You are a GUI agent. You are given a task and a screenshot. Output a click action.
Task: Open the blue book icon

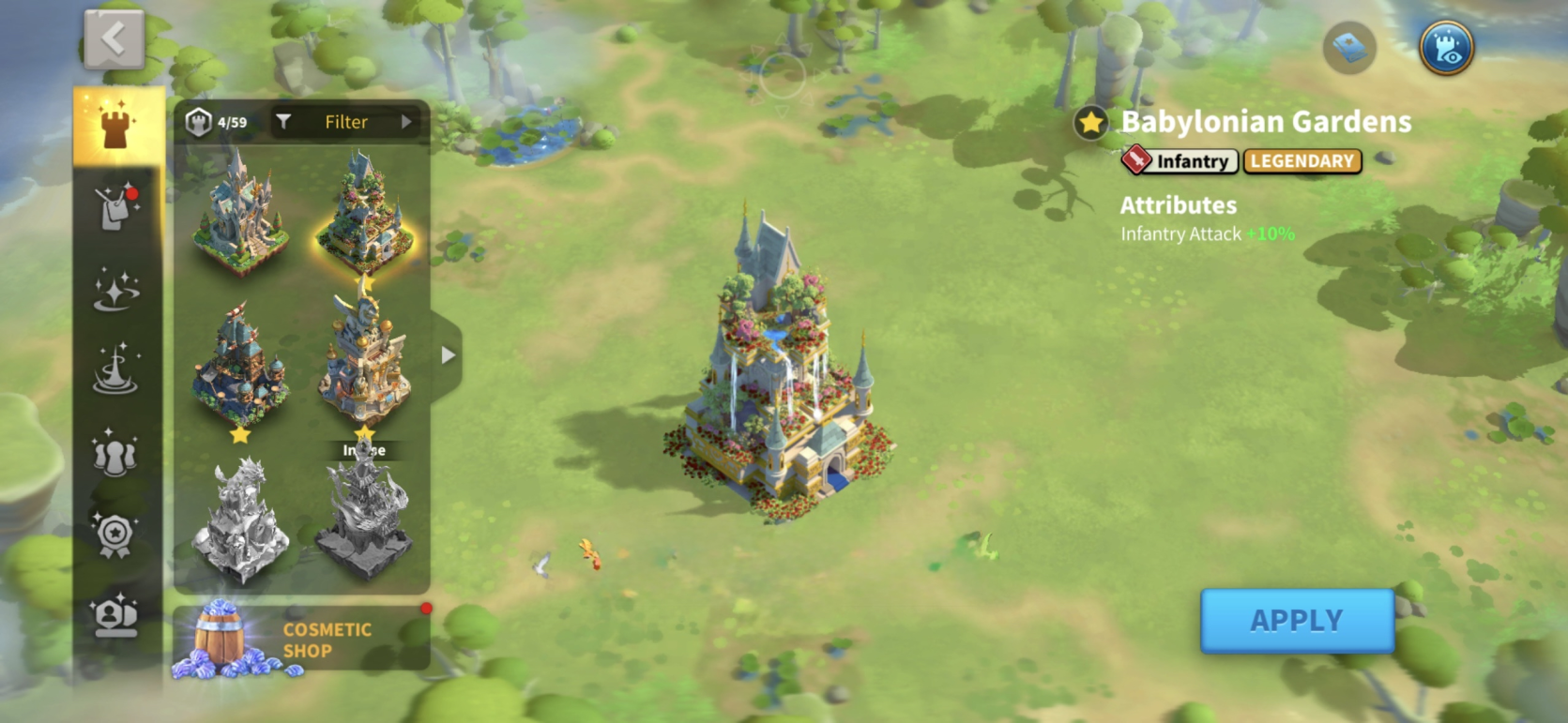click(x=1349, y=48)
